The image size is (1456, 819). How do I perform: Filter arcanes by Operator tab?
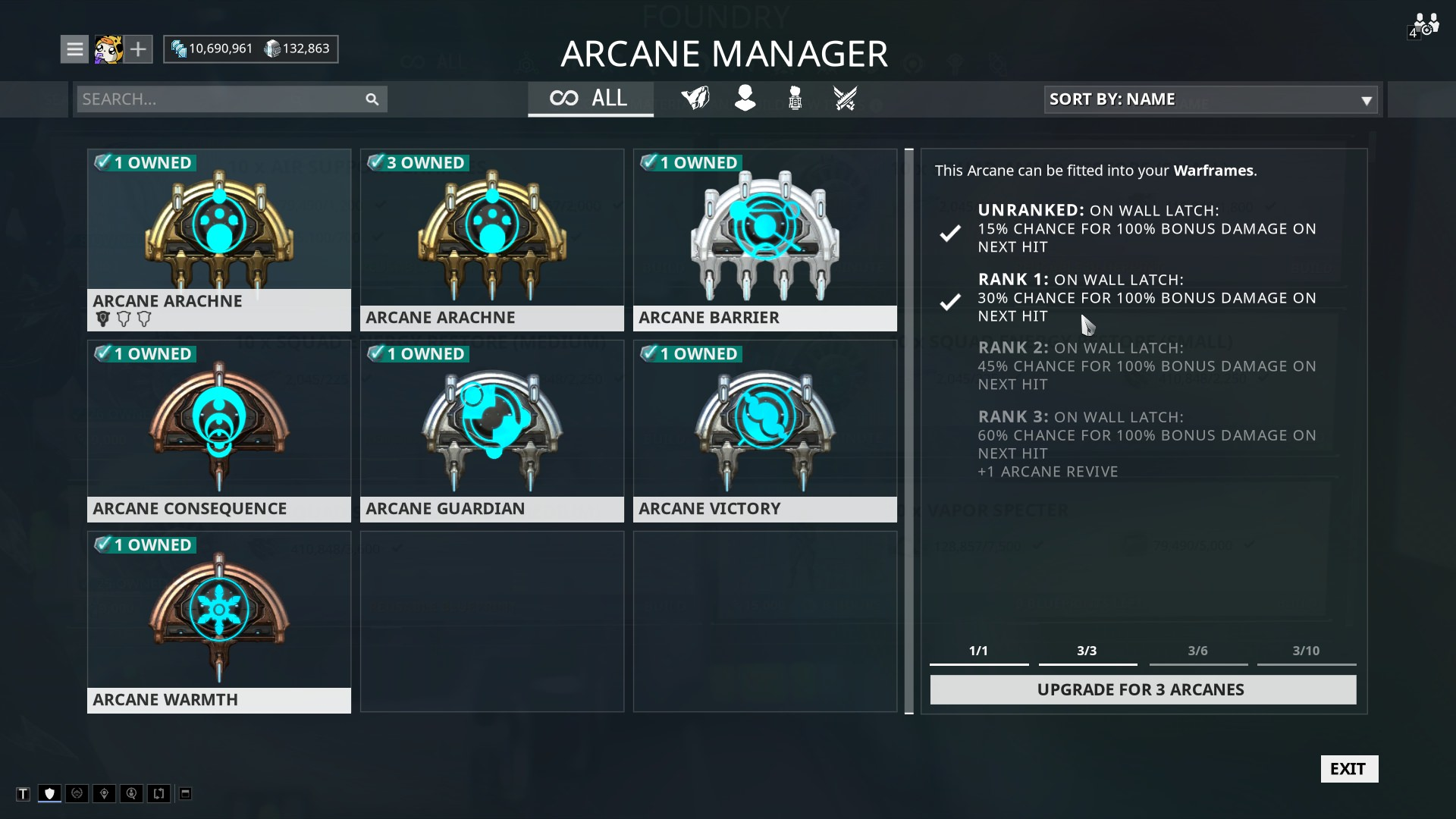pos(745,99)
